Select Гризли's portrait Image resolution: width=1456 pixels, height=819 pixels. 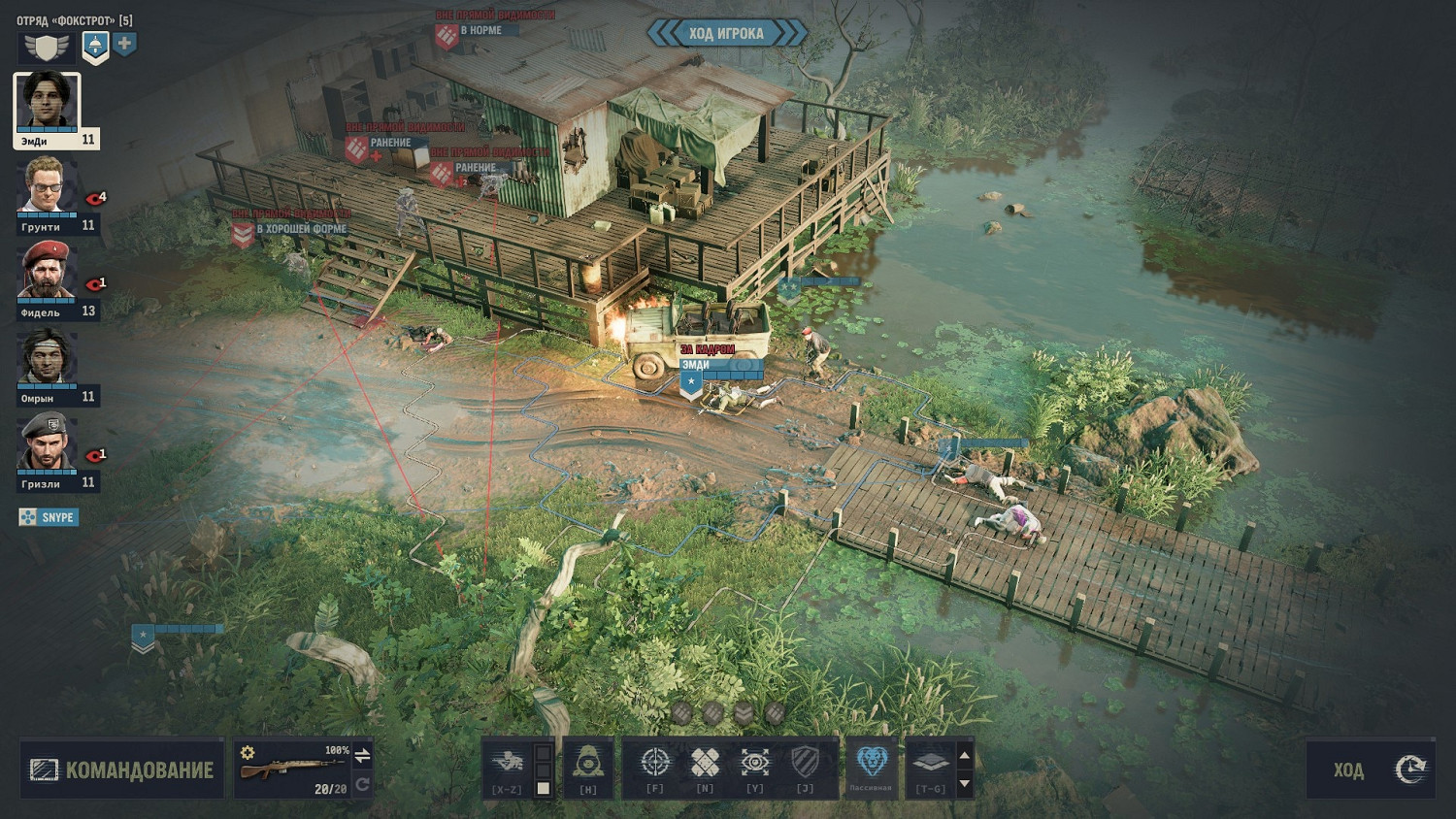pyautogui.click(x=46, y=444)
